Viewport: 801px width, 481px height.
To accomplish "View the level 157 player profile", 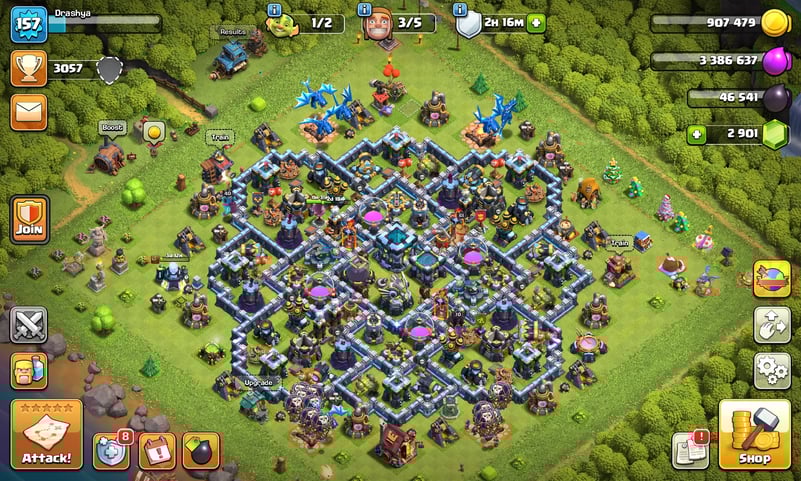I will coord(28,24).
